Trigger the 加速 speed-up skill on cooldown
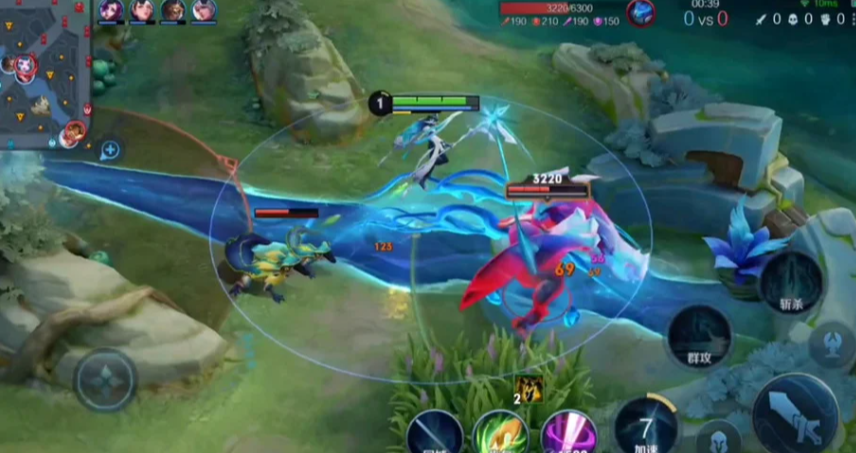The height and width of the screenshot is (453, 856). [646, 425]
